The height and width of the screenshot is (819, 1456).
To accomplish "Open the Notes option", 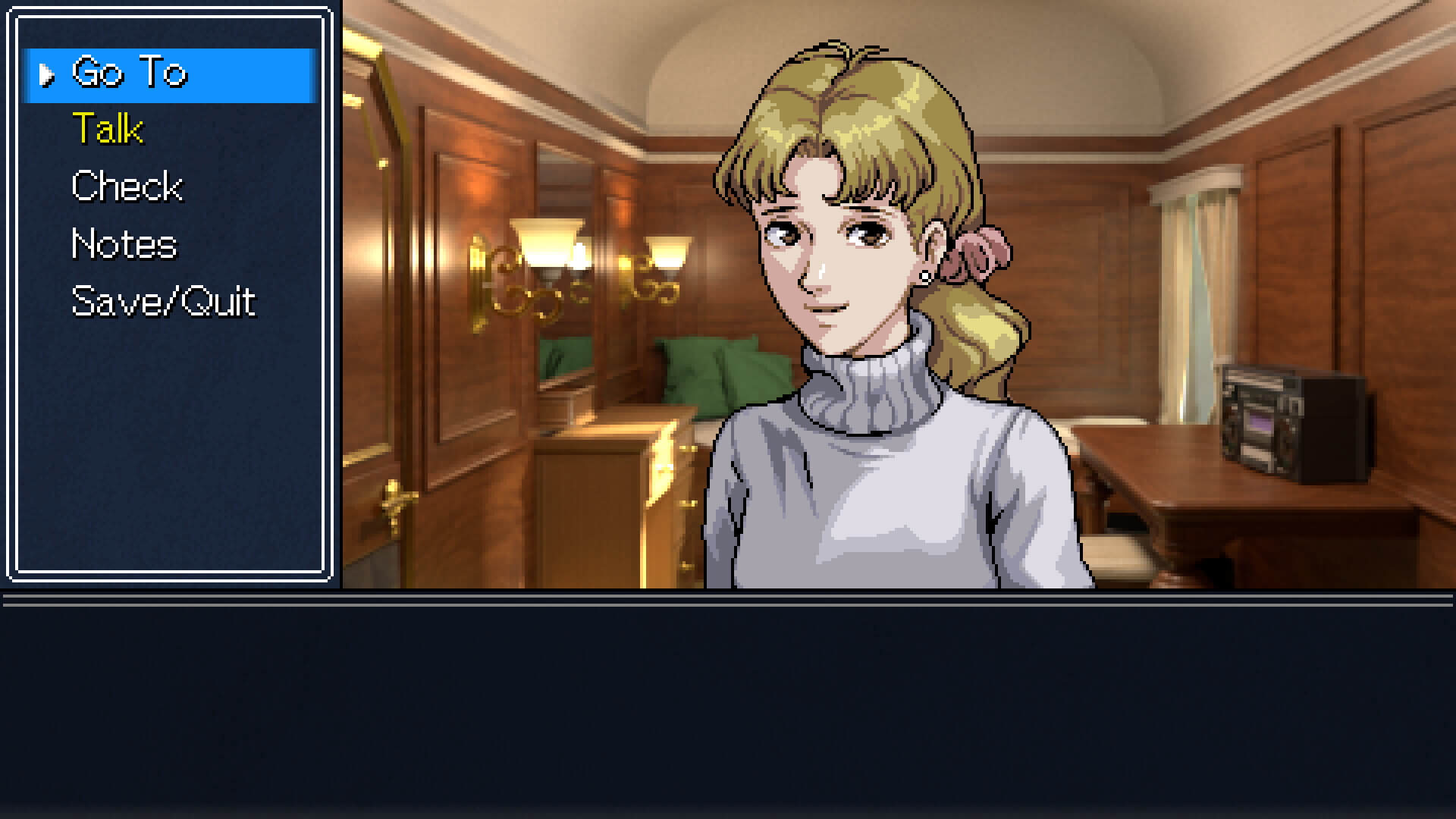I will click(x=123, y=244).
